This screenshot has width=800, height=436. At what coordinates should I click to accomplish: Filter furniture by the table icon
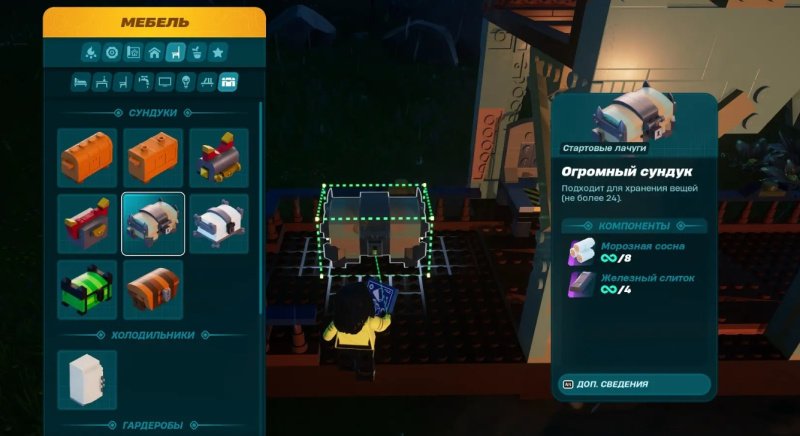[101, 81]
